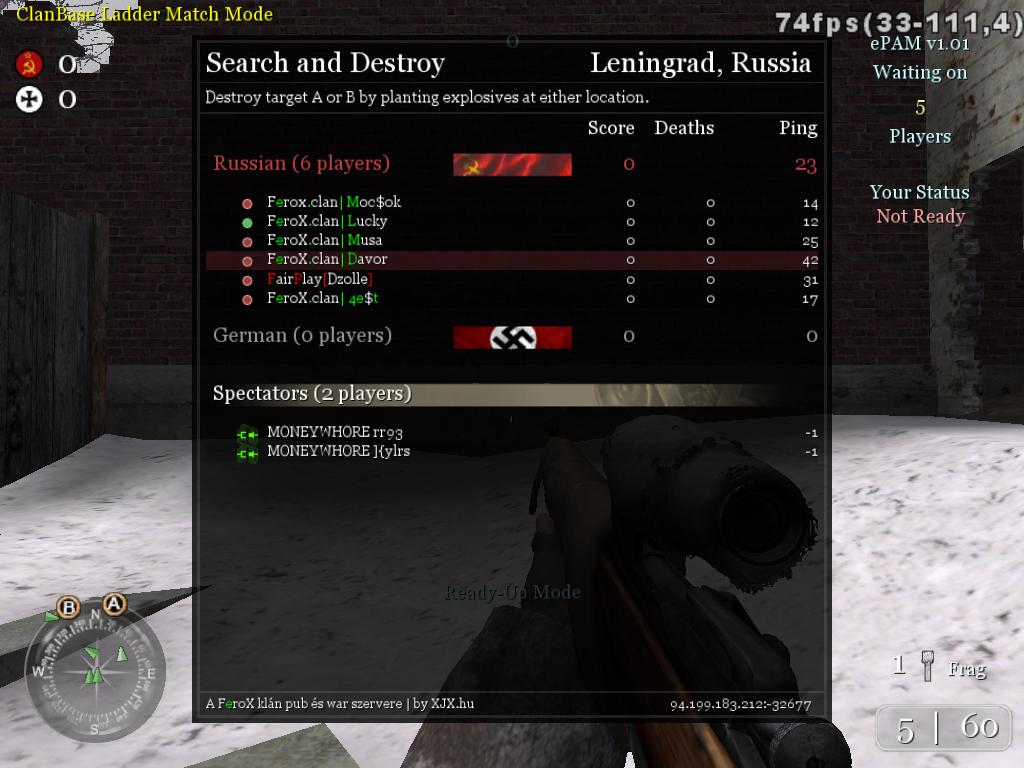Screen dimensions: 1024x768
Task: Click the compass minimap
Action: 96,668
